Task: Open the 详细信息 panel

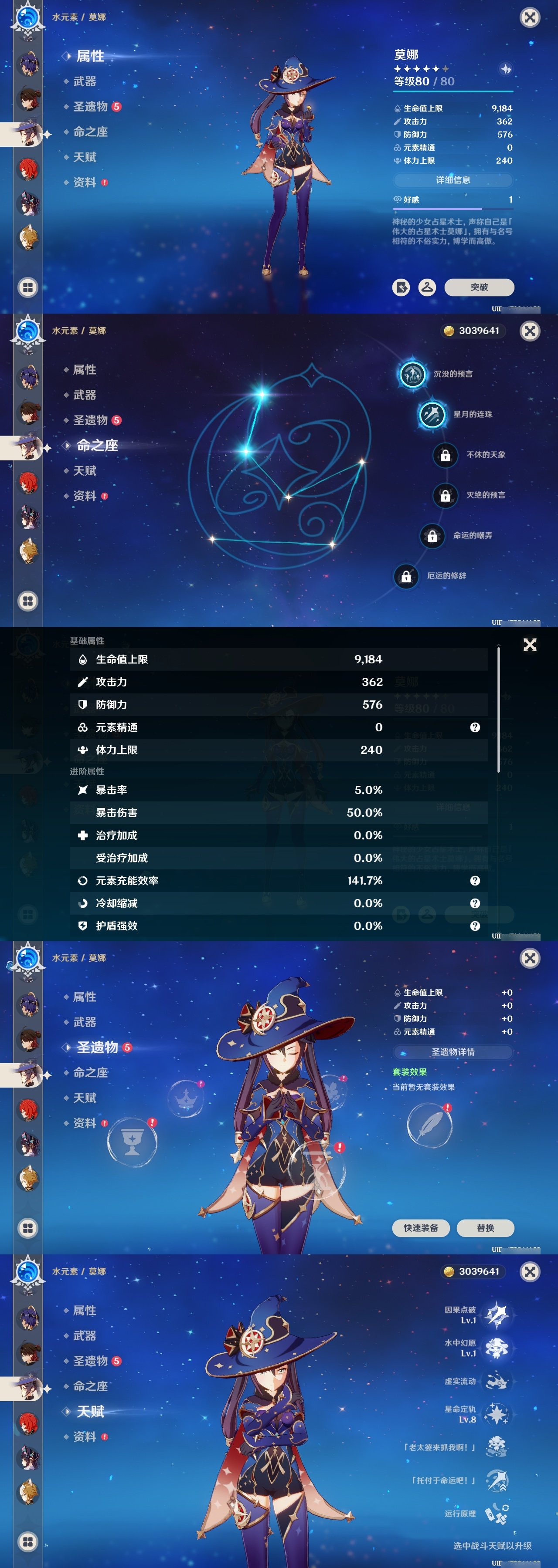Action: click(x=454, y=179)
